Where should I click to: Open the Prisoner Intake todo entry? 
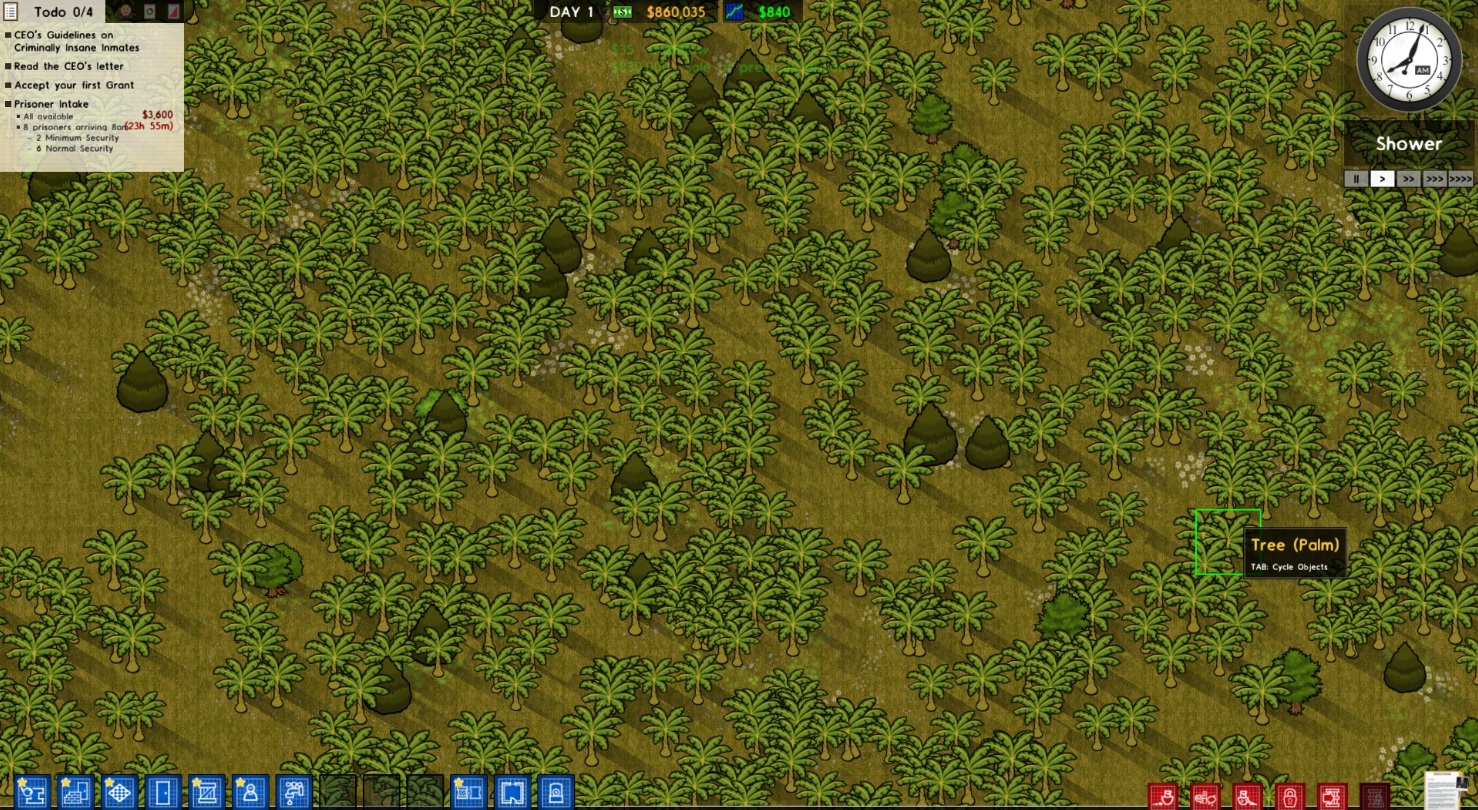pyautogui.click(x=51, y=104)
